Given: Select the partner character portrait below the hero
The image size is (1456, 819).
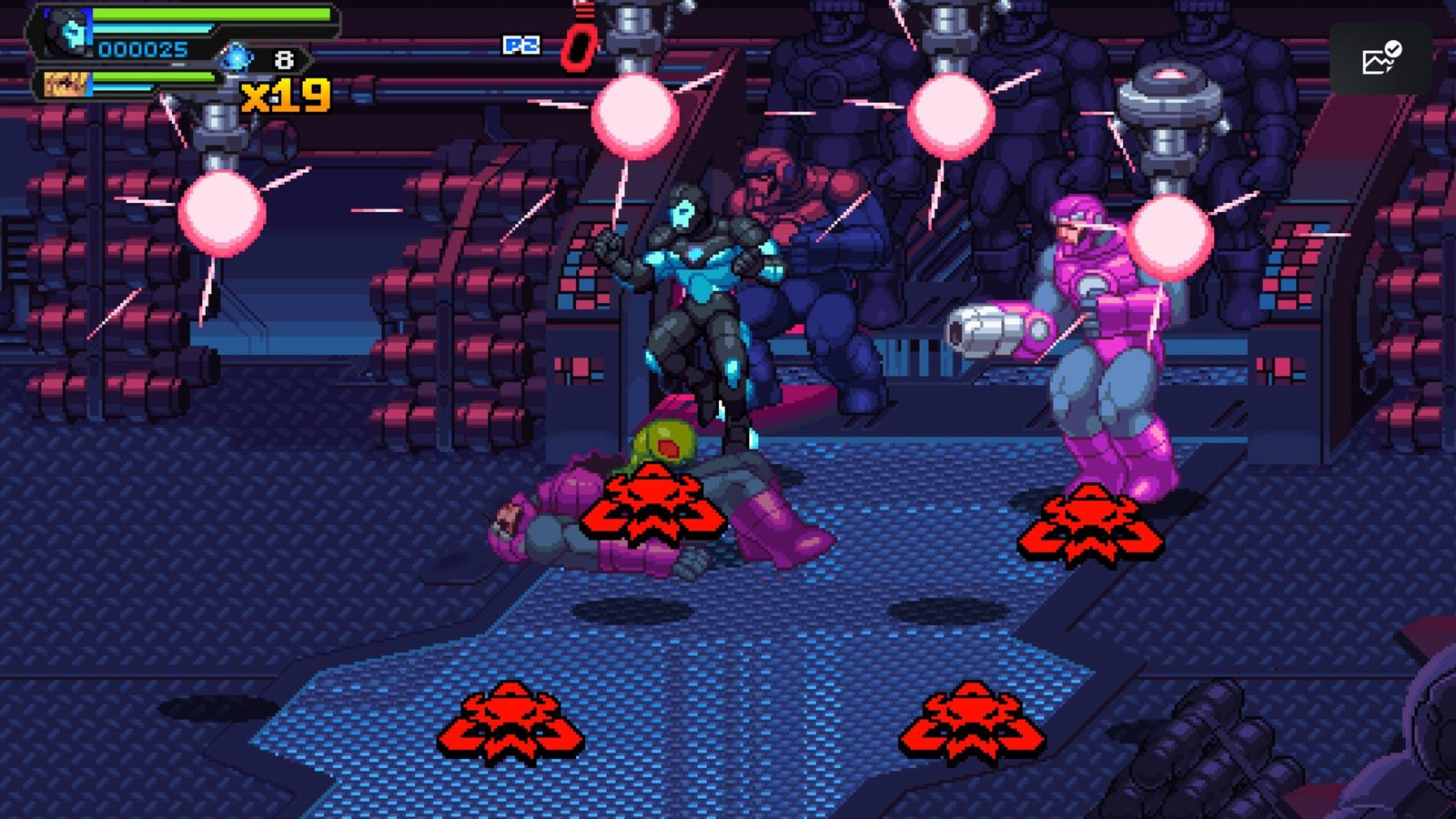Looking at the screenshot, I should (x=66, y=85).
